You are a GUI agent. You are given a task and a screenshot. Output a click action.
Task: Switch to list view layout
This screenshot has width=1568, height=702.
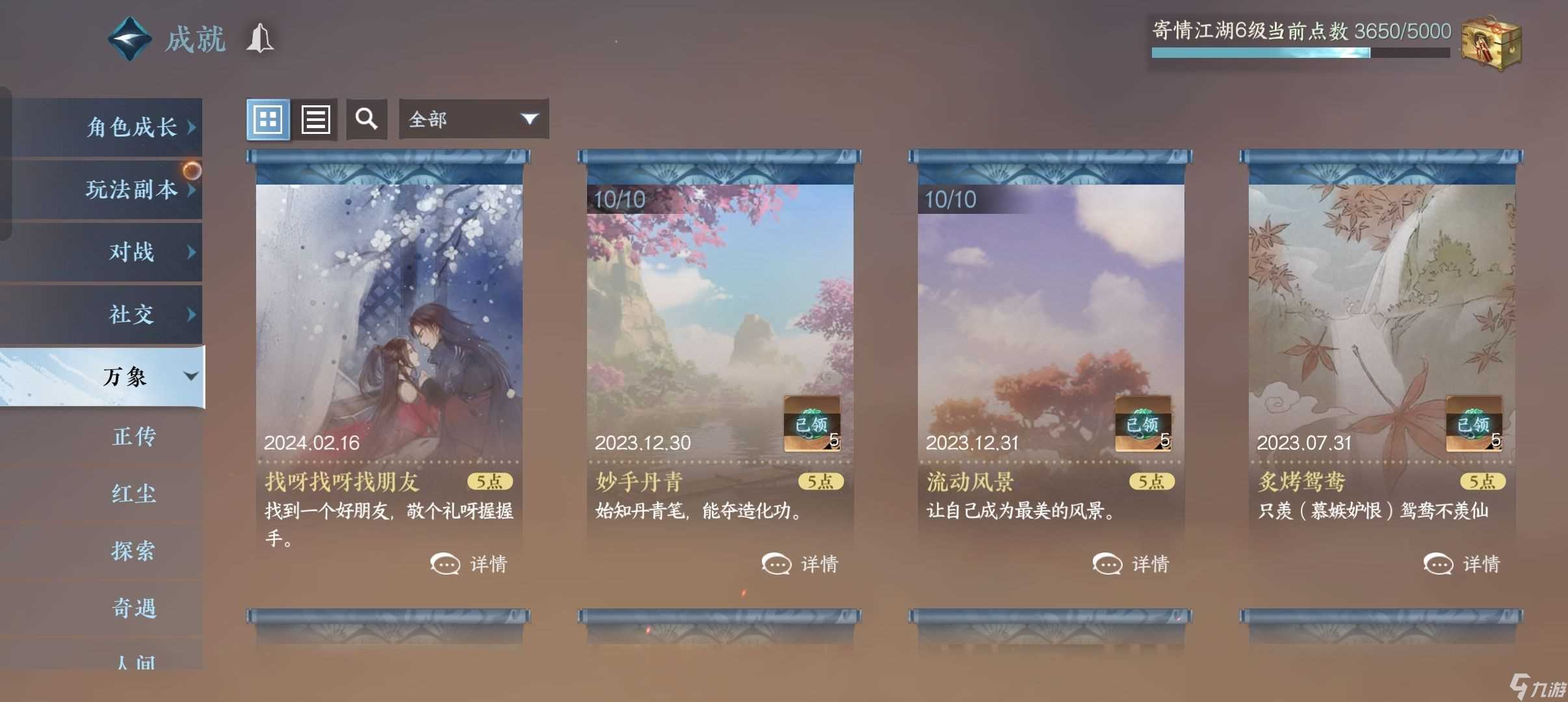317,119
